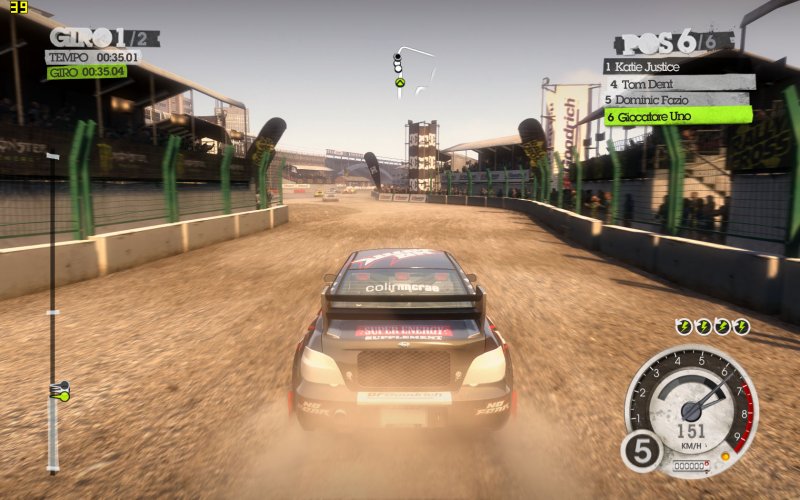Select Dominic Fazio in the standings list
Image resolution: width=800 pixels, height=500 pixels.
[x=675, y=99]
